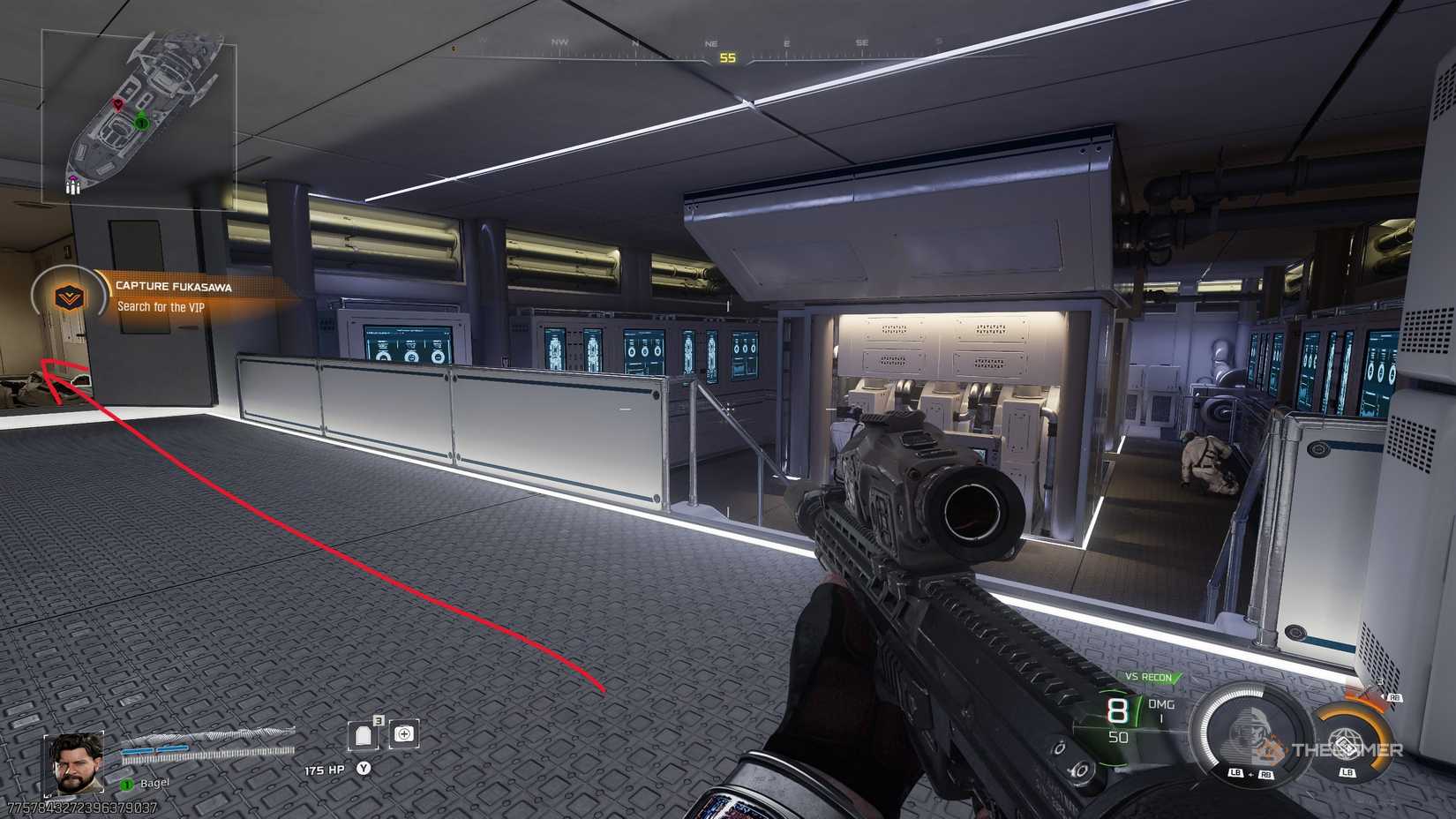
Task: Click the NE marker on the compass bar
Action: [709, 42]
